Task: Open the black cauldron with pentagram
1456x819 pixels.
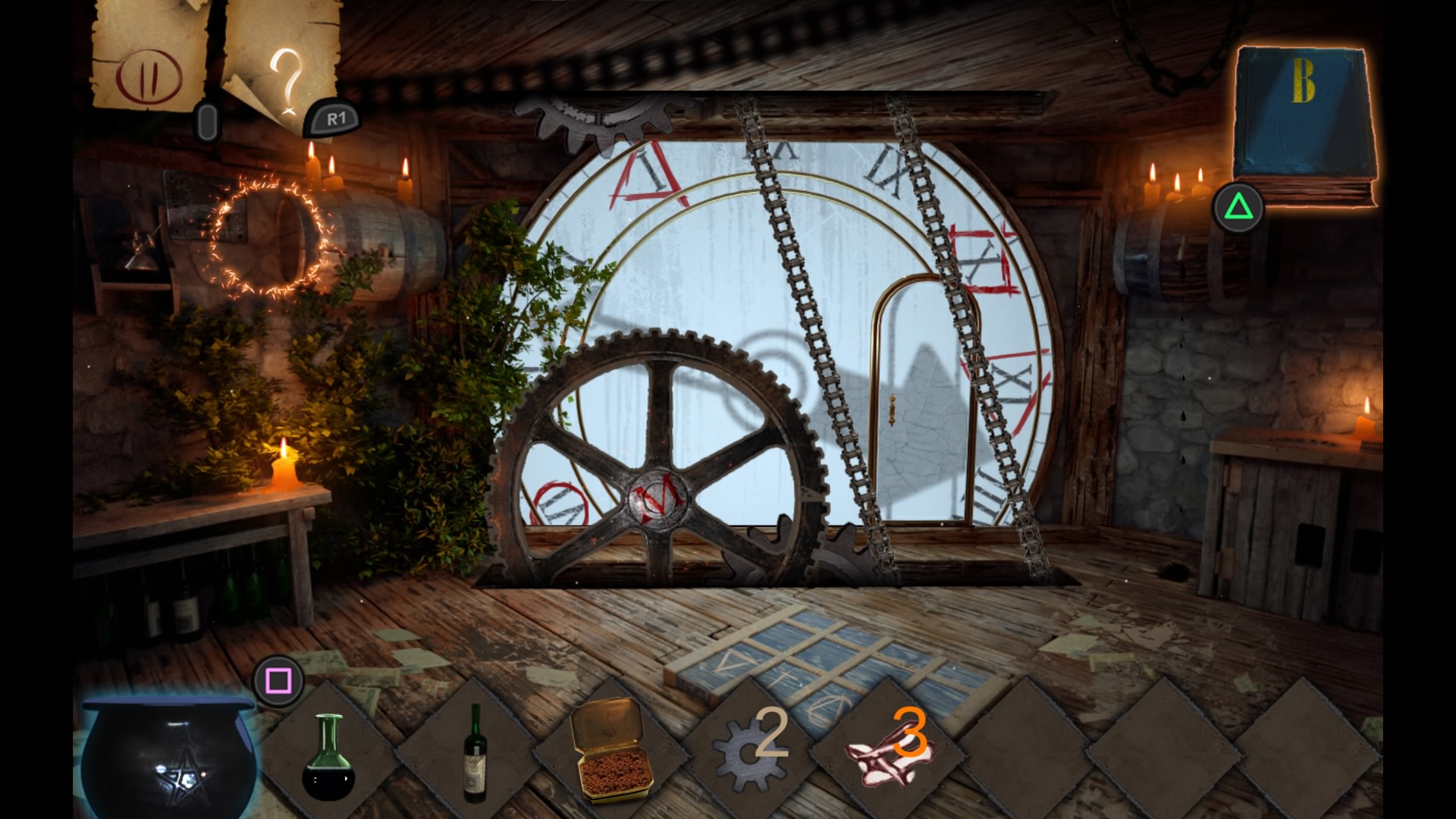Action: [x=168, y=758]
